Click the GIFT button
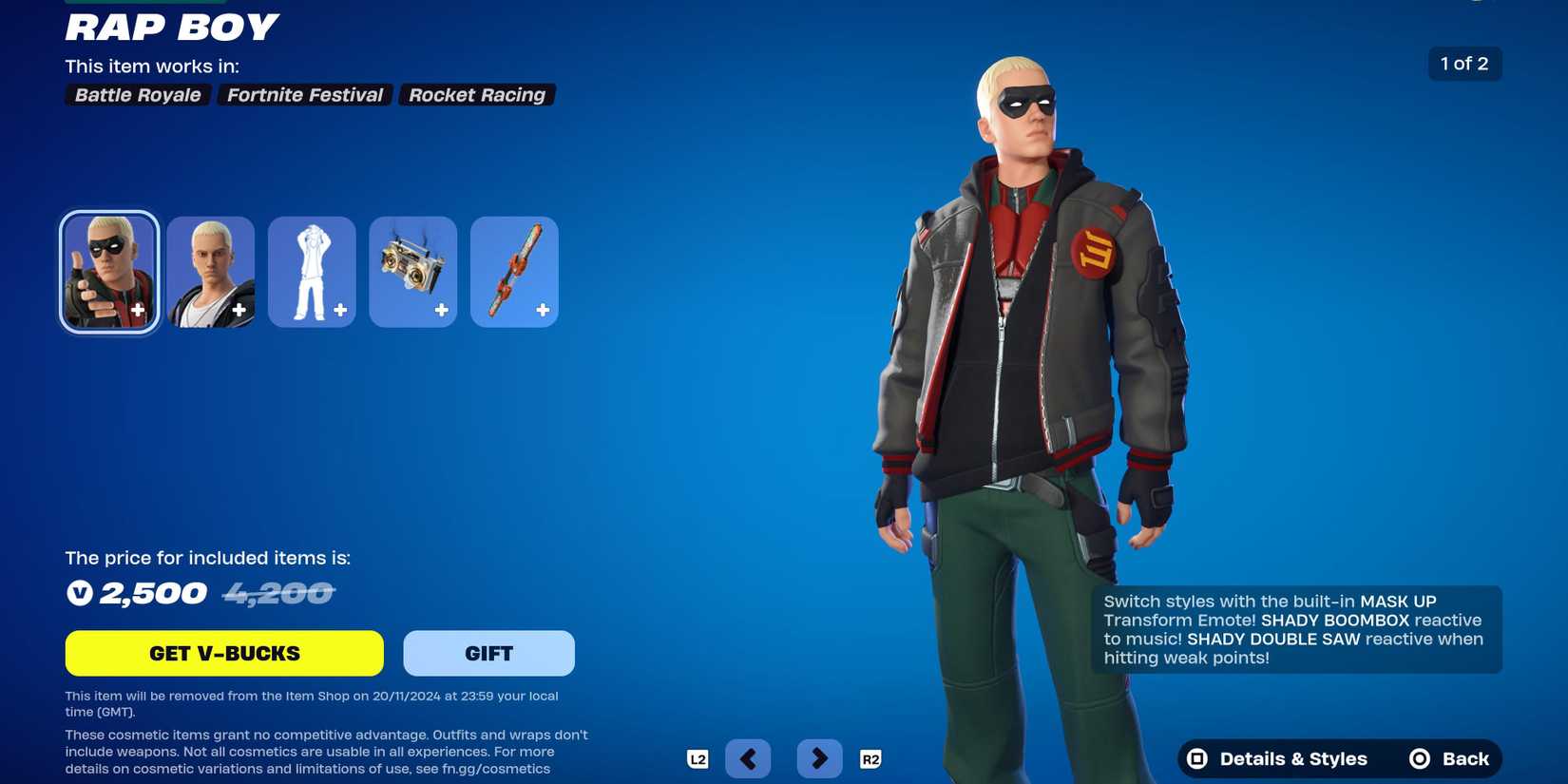Image resolution: width=1568 pixels, height=784 pixels. pyautogui.click(x=488, y=653)
